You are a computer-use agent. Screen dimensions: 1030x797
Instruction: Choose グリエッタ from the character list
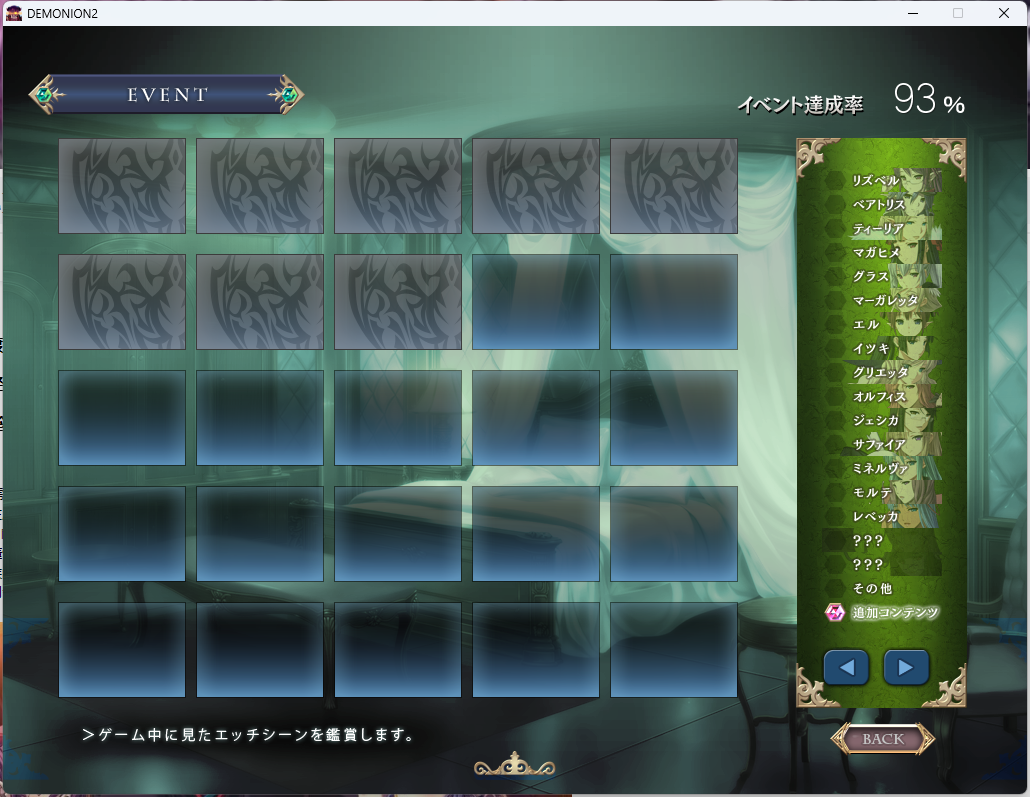click(881, 373)
